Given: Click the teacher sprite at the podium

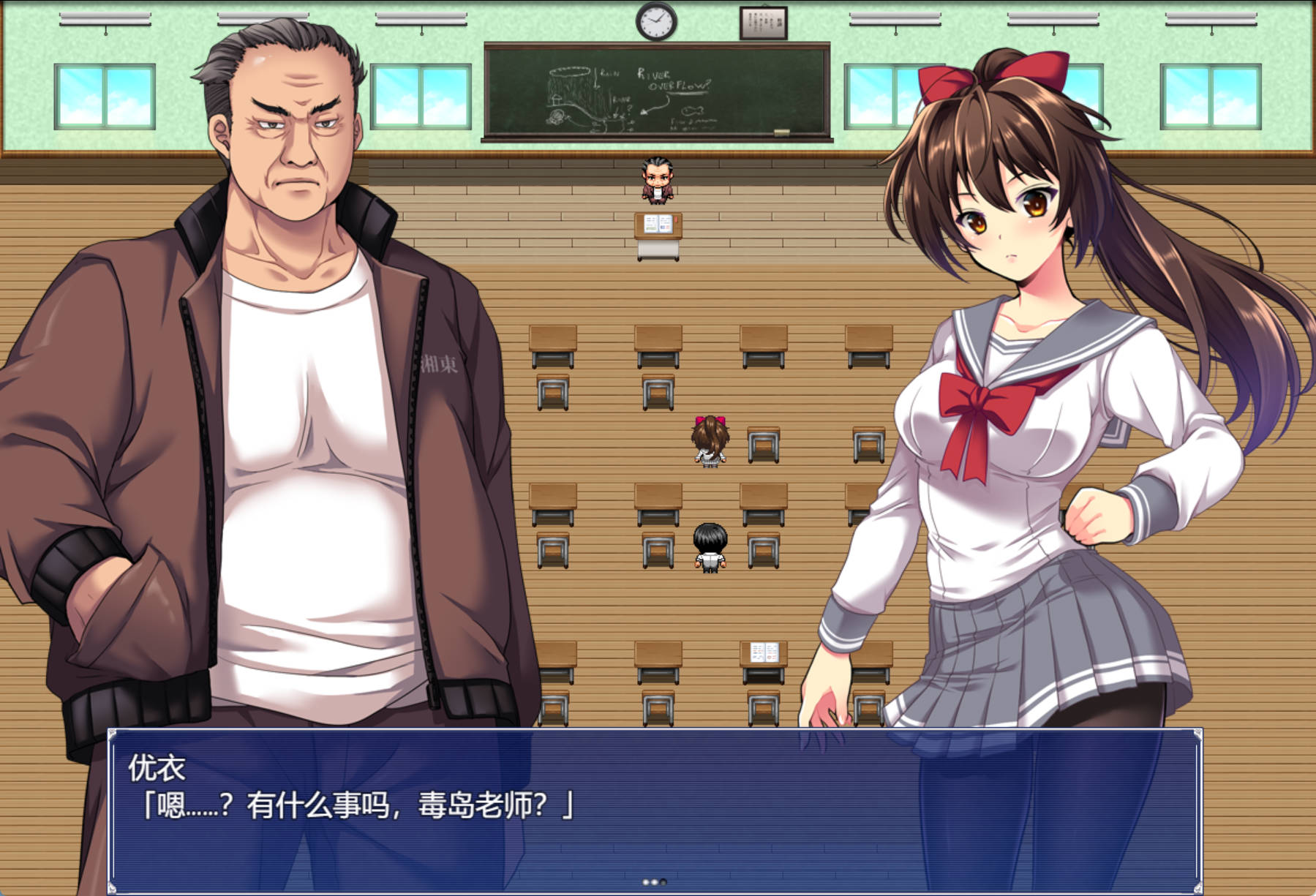Looking at the screenshot, I should (x=656, y=178).
